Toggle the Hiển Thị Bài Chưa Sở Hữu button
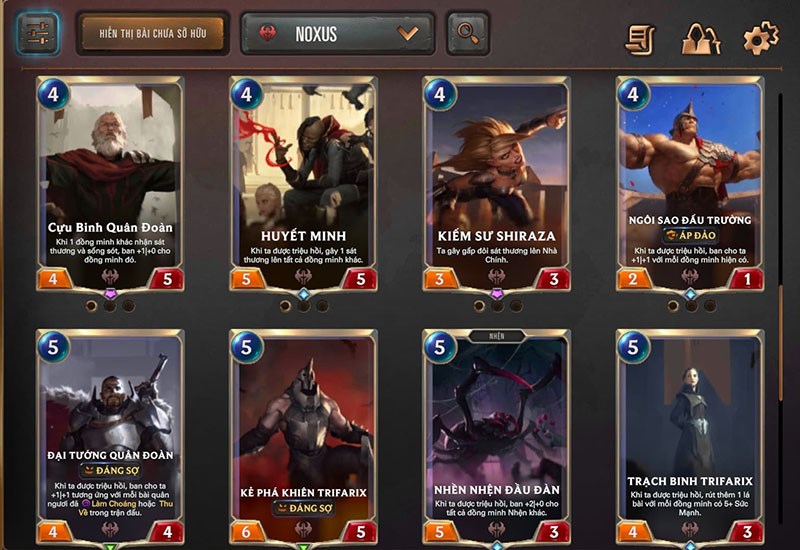The height and width of the screenshot is (550, 800). pos(152,33)
